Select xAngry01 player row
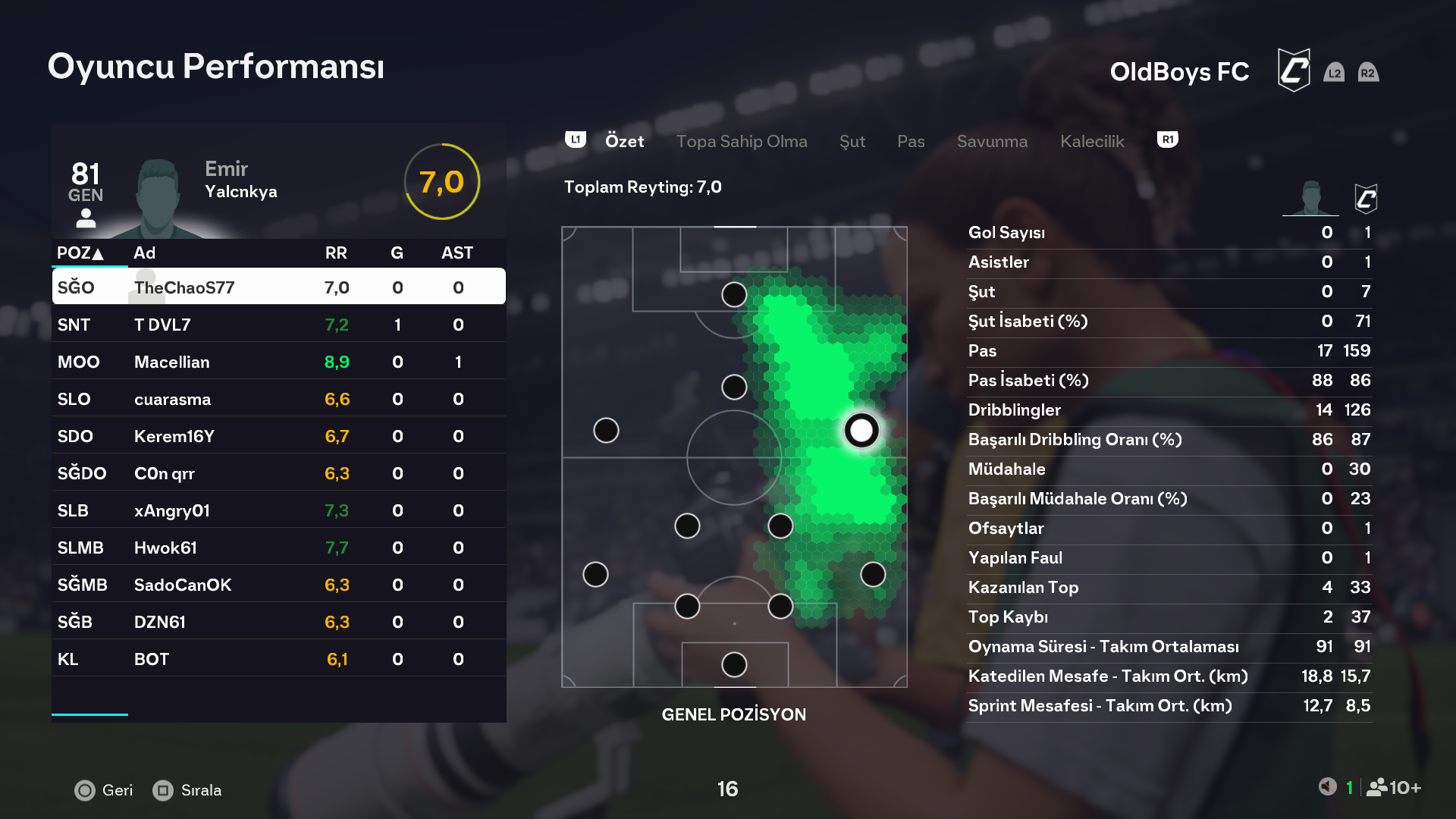 (278, 510)
